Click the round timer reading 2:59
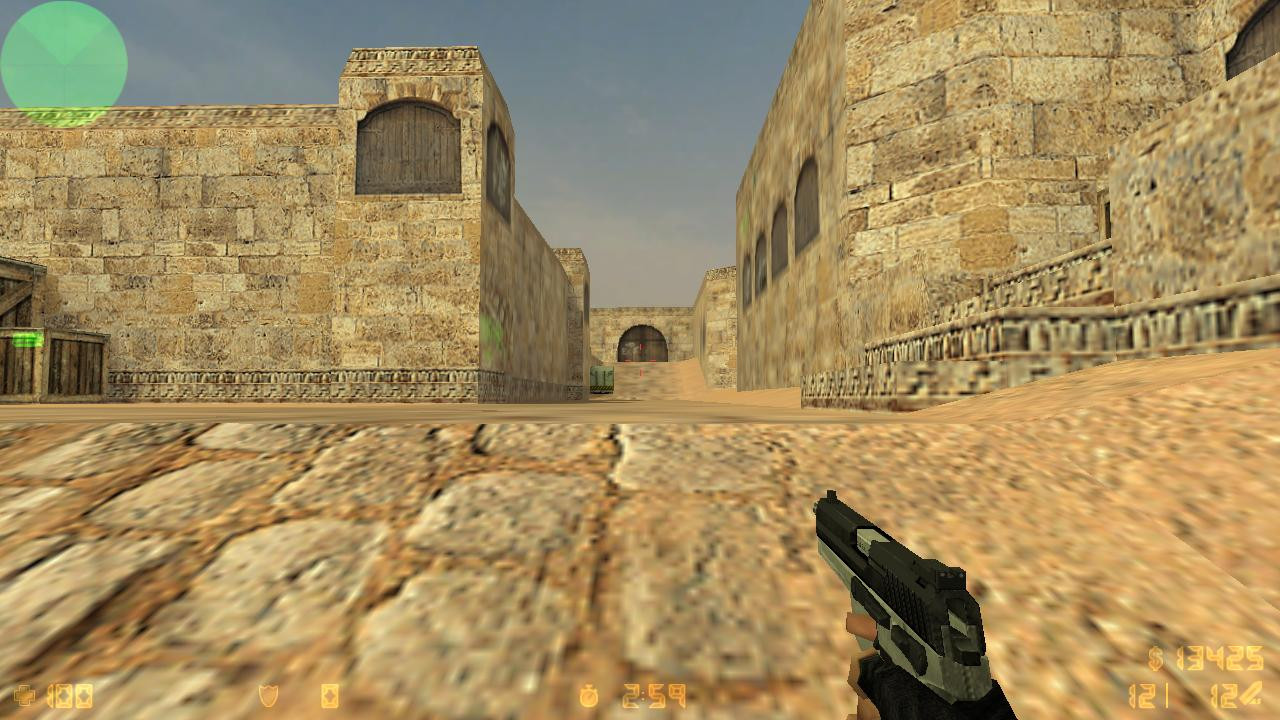 [x=650, y=694]
